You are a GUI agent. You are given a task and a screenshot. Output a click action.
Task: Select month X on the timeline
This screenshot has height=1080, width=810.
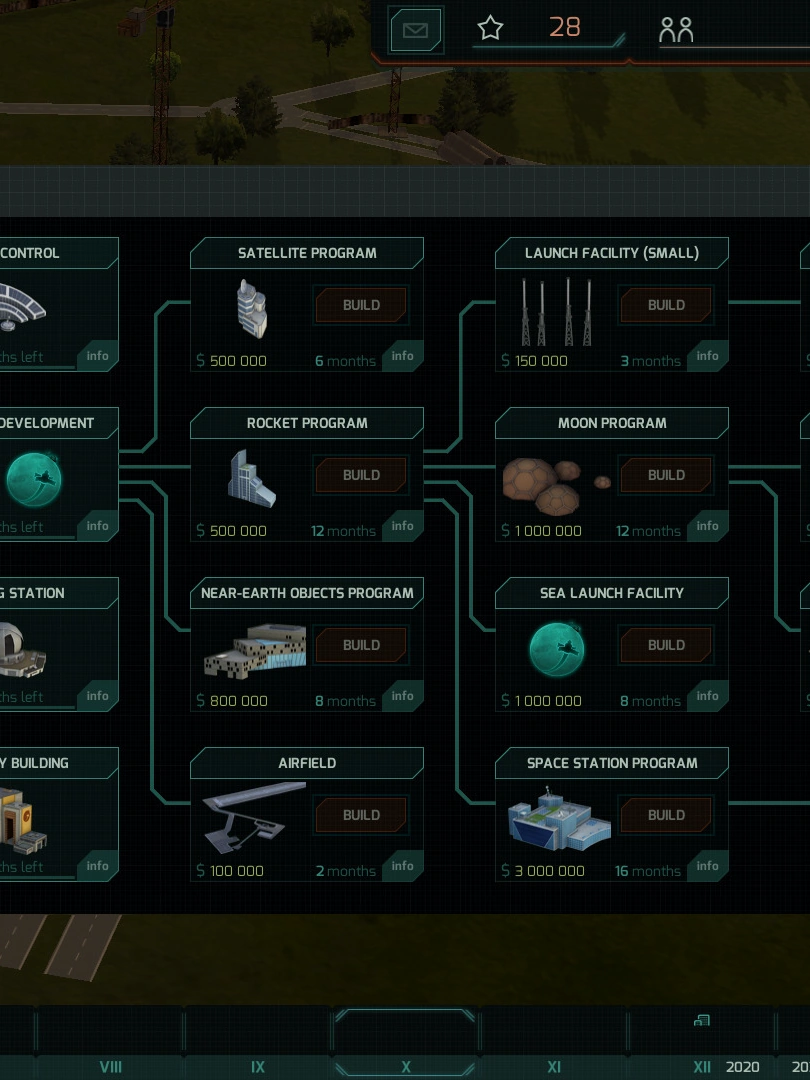pos(405,1067)
